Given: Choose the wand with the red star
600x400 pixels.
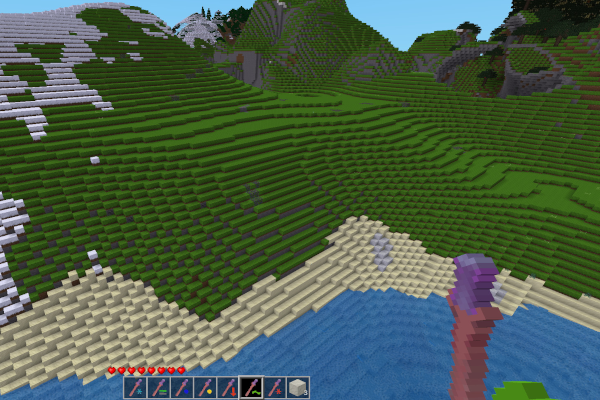Looking at the screenshot, I should (275, 387).
